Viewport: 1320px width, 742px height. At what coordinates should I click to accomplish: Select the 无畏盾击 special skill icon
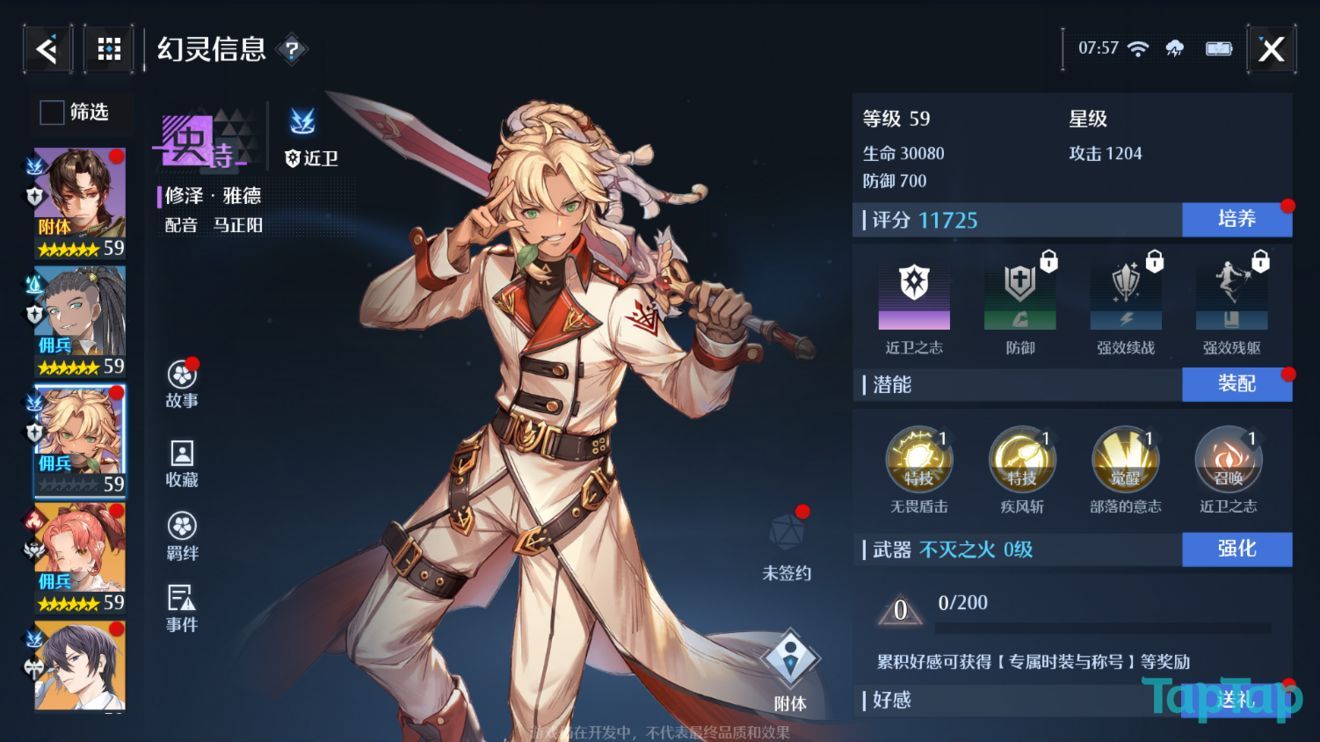coord(920,459)
